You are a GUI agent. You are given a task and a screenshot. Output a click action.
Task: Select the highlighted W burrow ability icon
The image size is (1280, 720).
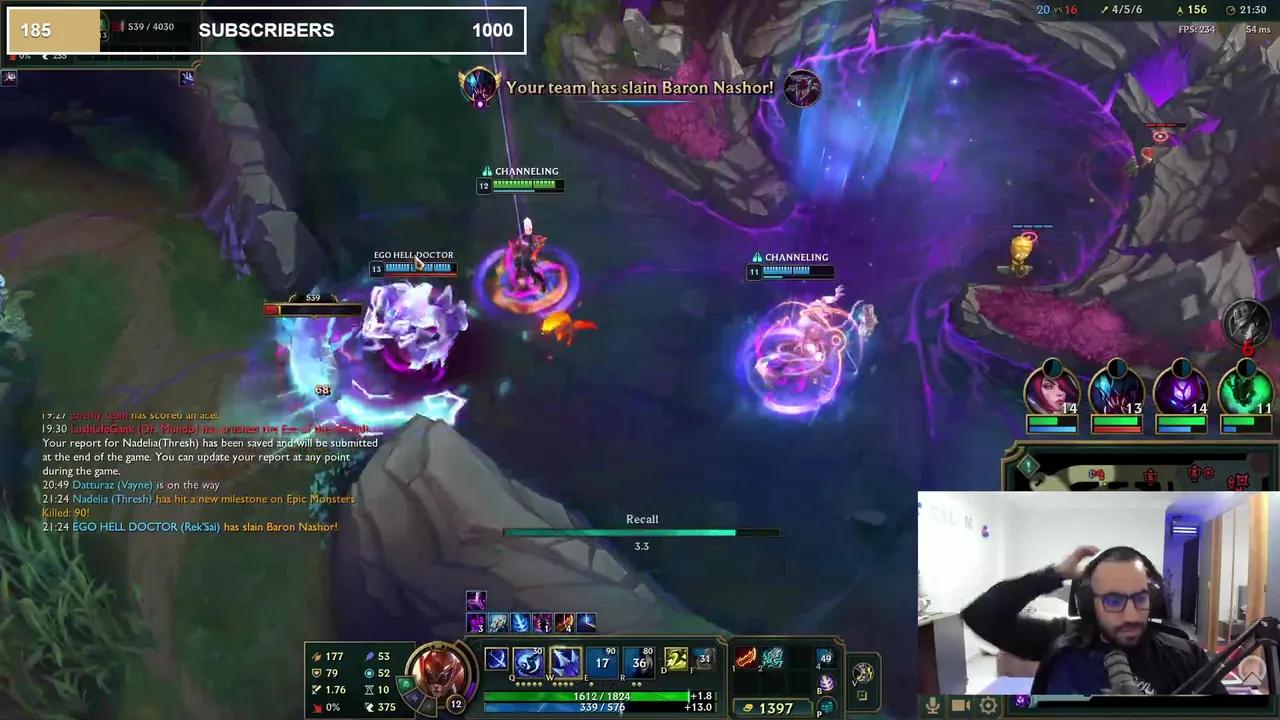(565, 661)
